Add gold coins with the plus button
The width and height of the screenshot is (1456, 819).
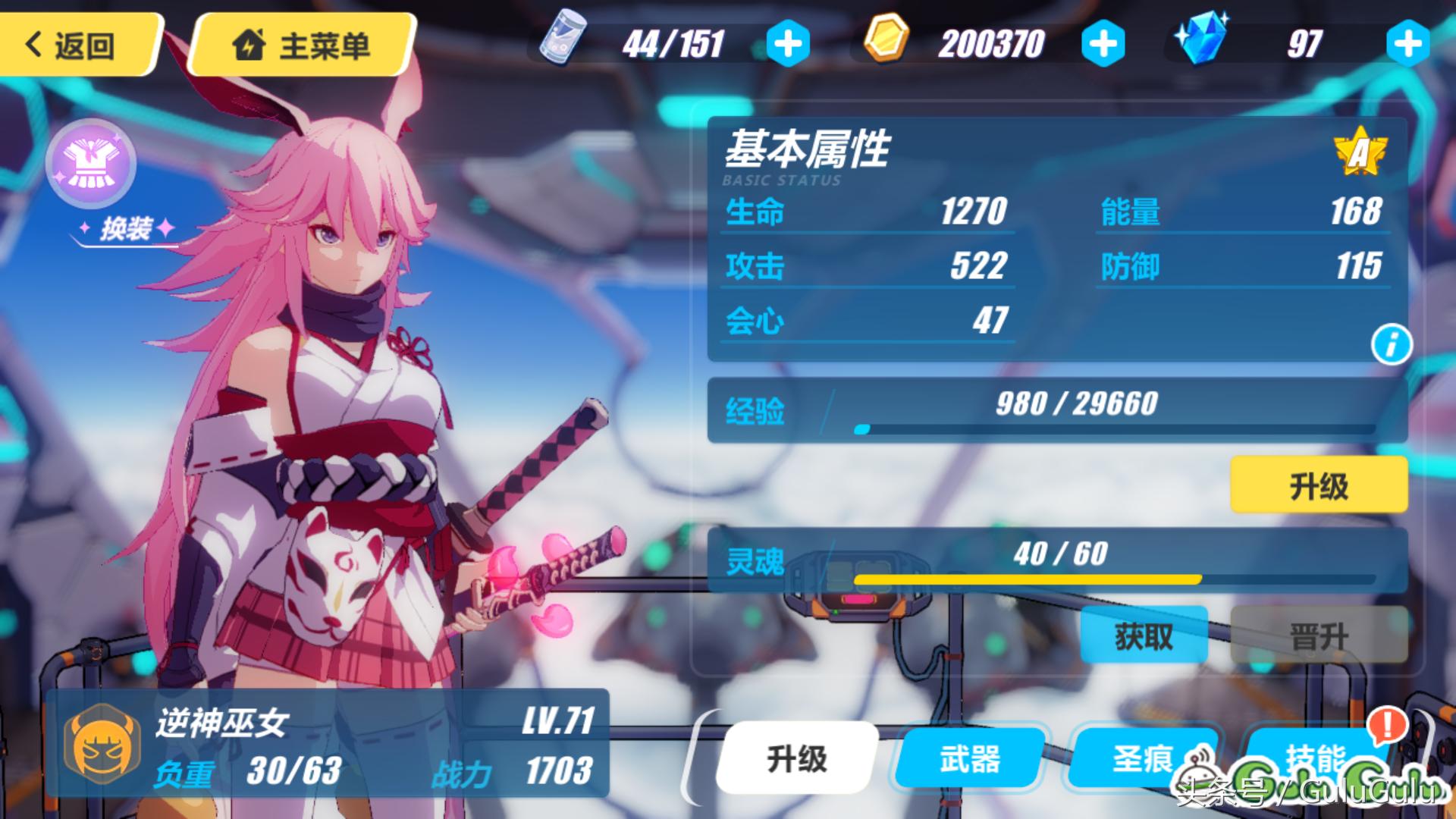click(x=1102, y=44)
